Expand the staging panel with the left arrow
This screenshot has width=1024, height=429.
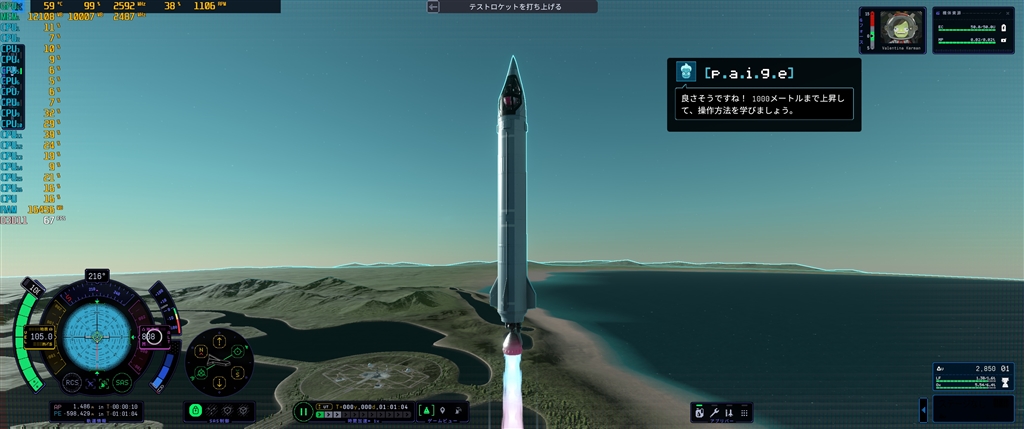tap(923, 410)
